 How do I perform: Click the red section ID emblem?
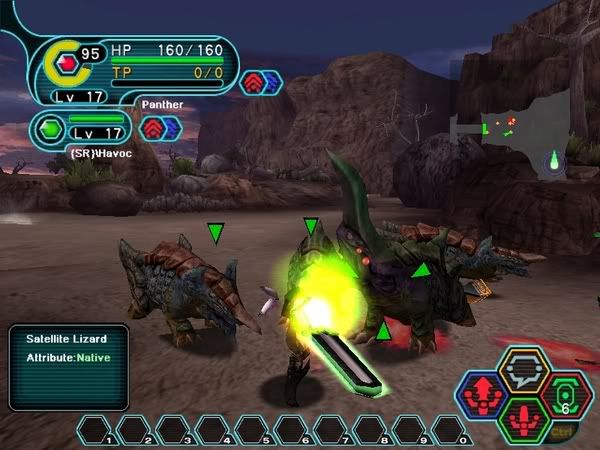pyautogui.click(x=67, y=64)
